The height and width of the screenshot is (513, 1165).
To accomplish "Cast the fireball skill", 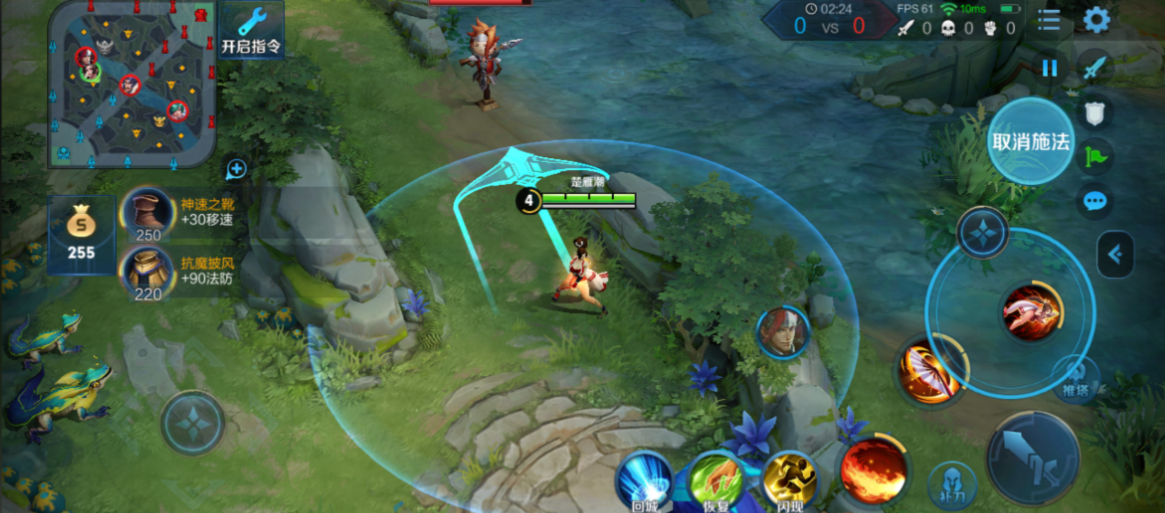I will (x=873, y=469).
